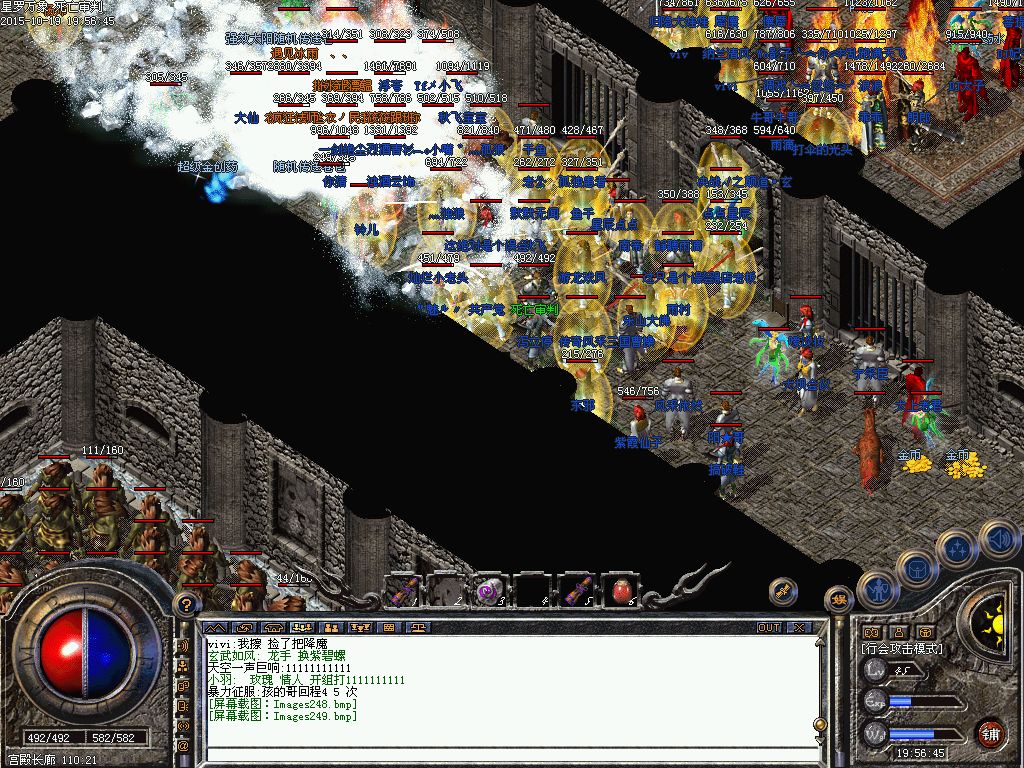
Task: Click the chat scrollbar's gold knob
Action: pos(819,724)
